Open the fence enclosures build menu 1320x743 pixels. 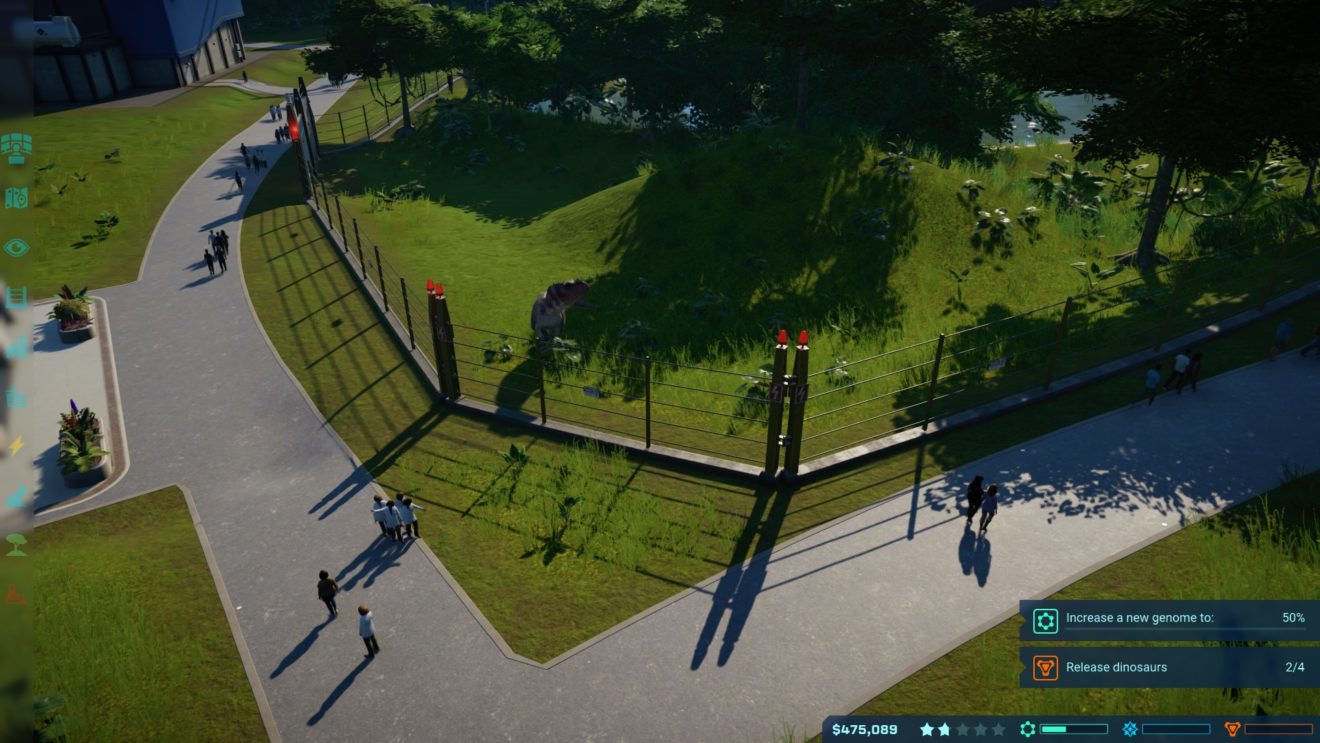point(16,297)
